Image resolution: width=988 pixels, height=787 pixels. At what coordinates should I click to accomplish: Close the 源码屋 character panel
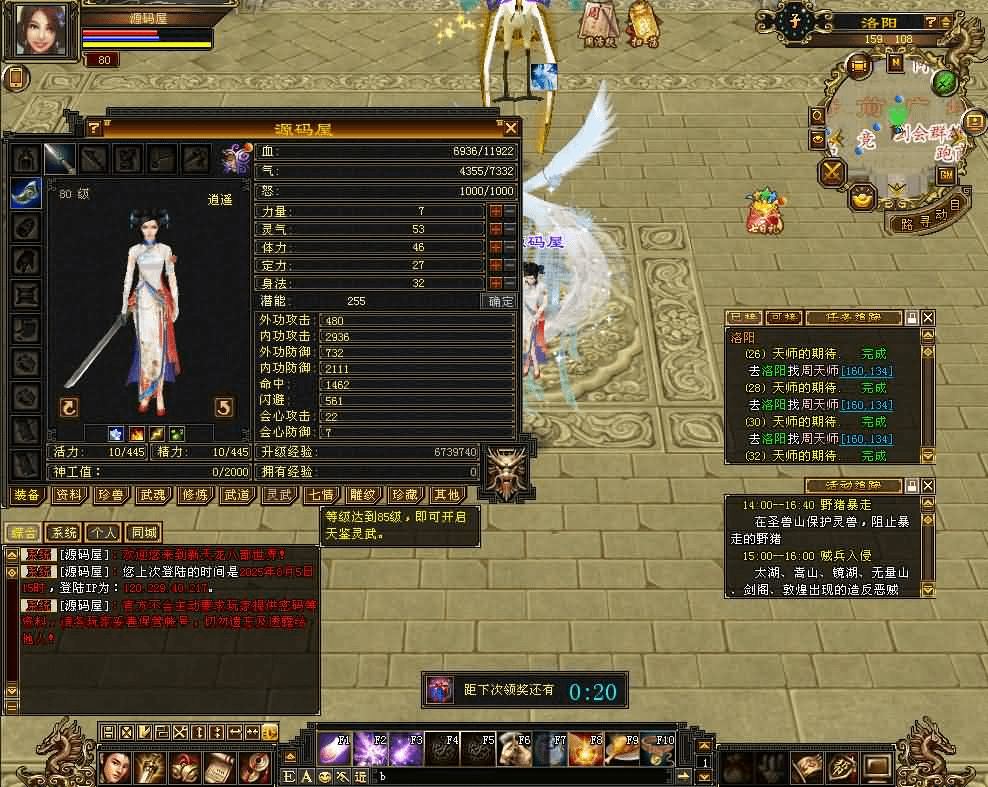point(511,128)
